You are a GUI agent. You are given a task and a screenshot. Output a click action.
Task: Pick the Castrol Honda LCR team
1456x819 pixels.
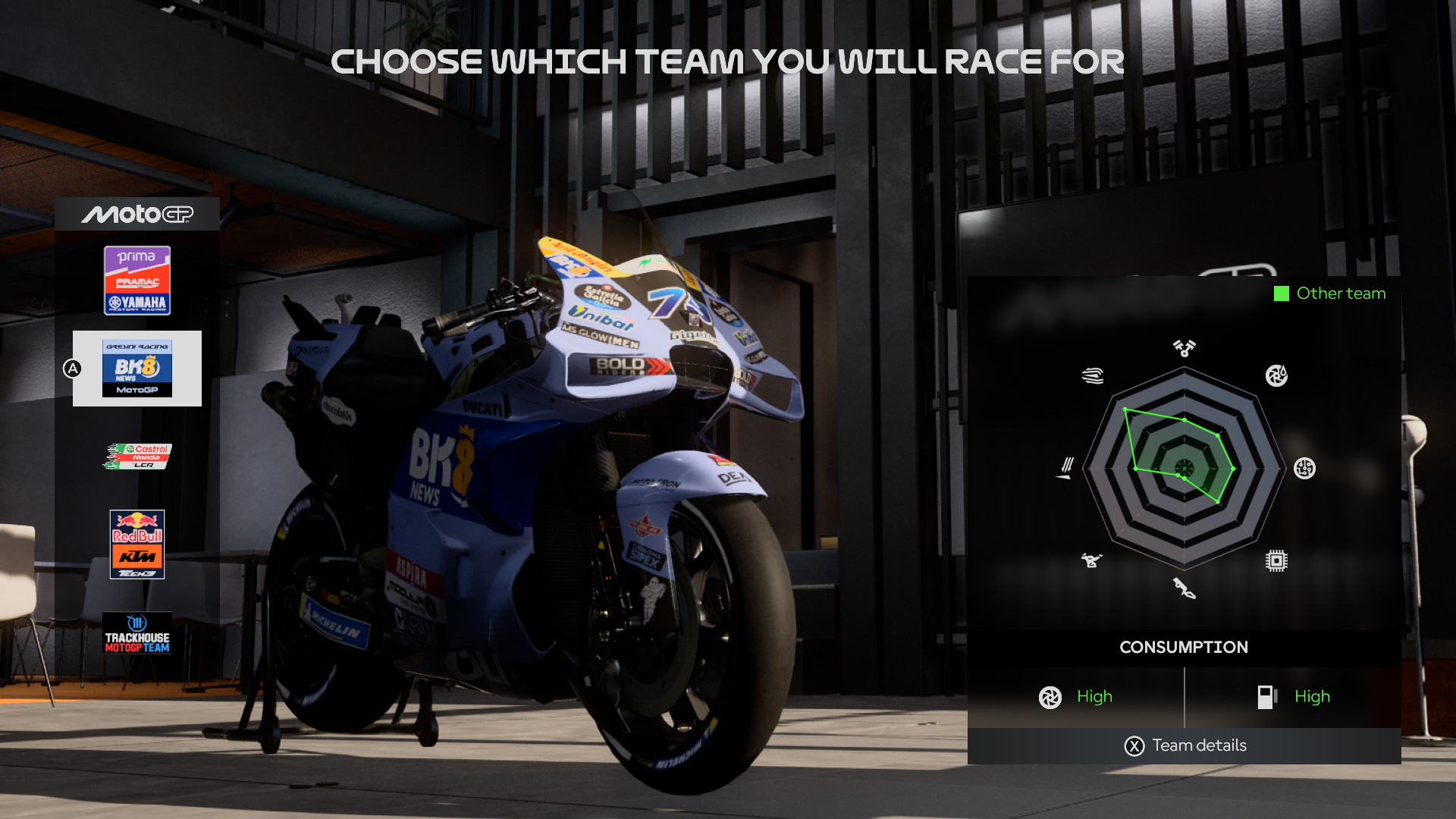pyautogui.click(x=137, y=457)
